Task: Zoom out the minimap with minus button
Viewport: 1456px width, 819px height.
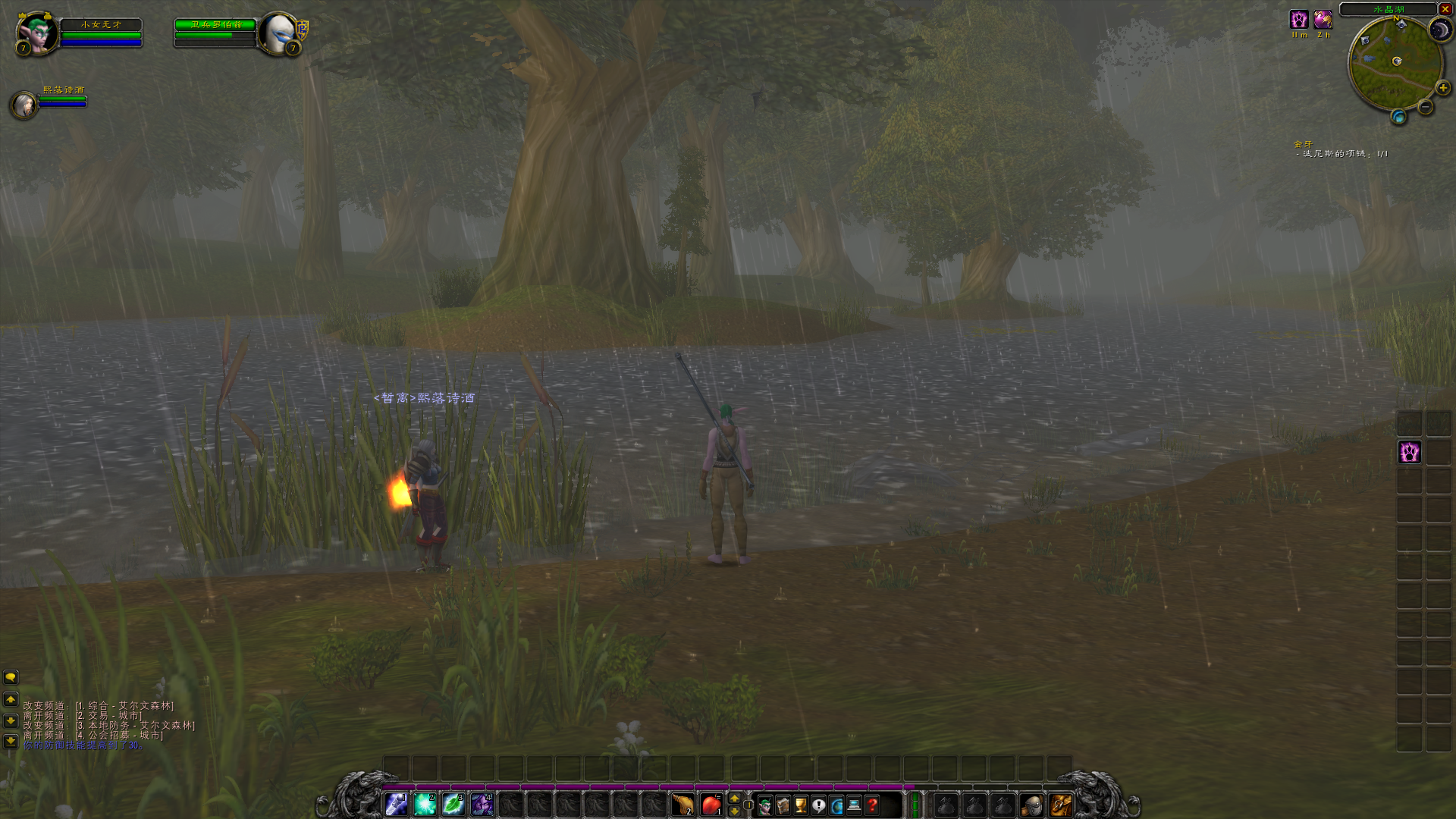Action: pos(1426,107)
